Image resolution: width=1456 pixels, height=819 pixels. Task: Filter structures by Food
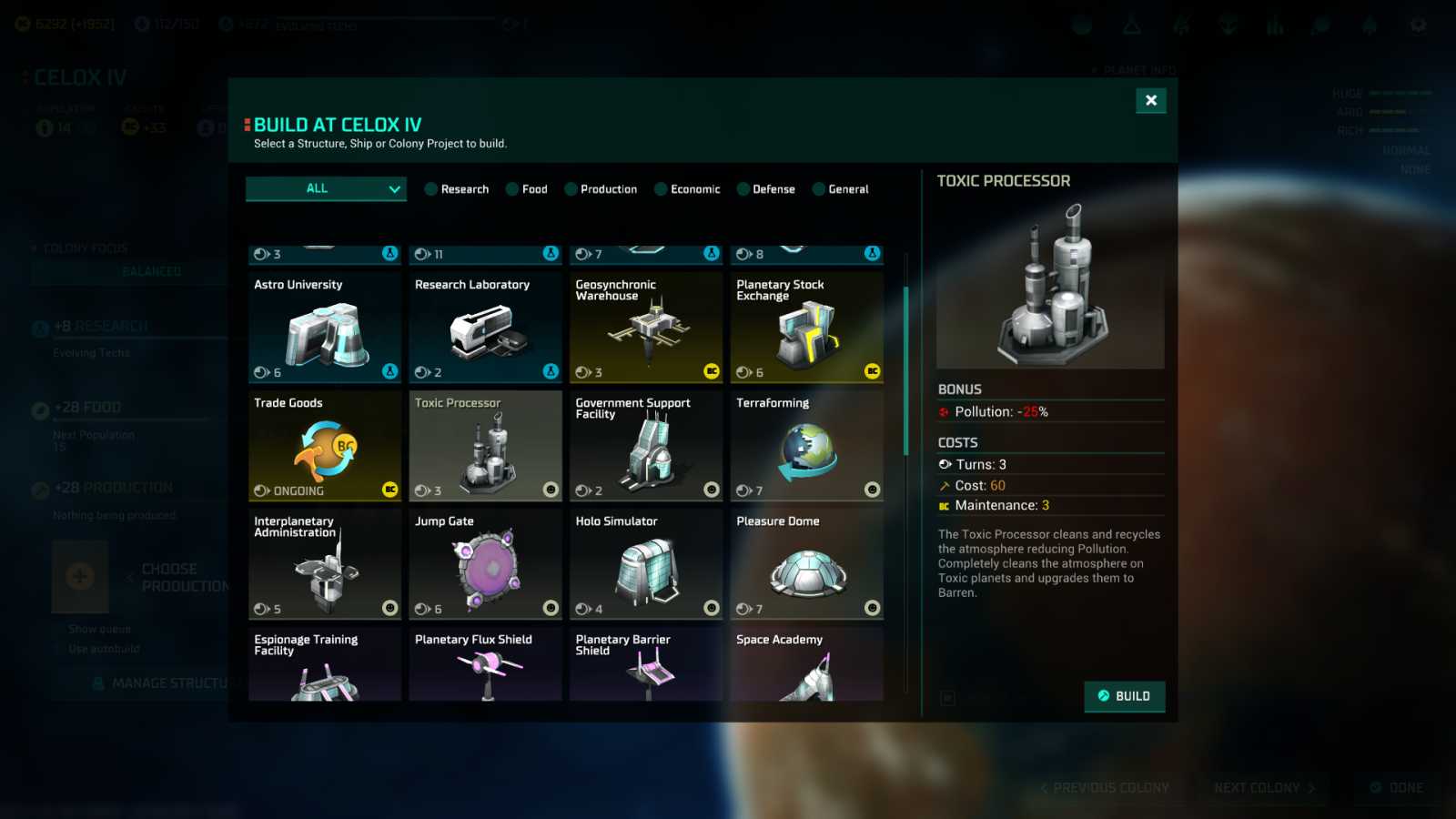tap(527, 189)
